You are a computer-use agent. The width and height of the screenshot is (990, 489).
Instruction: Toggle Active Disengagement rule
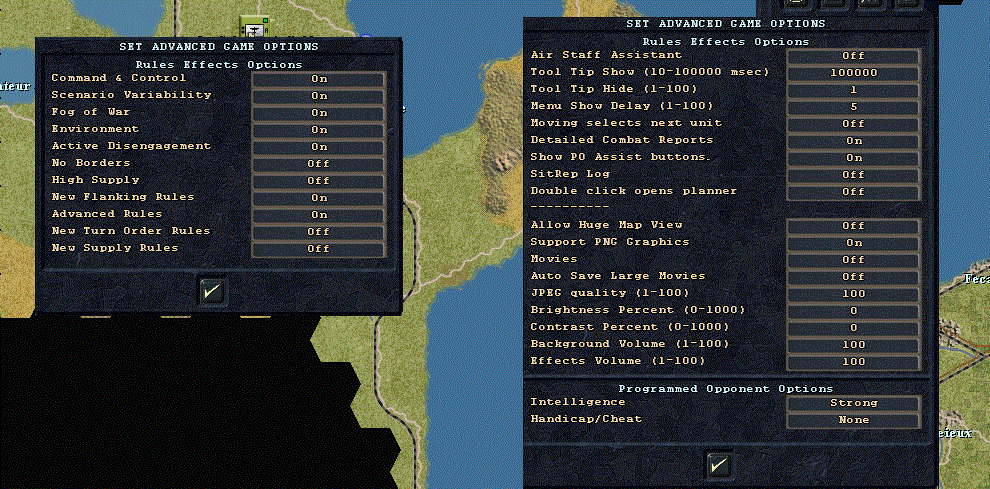[x=318, y=146]
